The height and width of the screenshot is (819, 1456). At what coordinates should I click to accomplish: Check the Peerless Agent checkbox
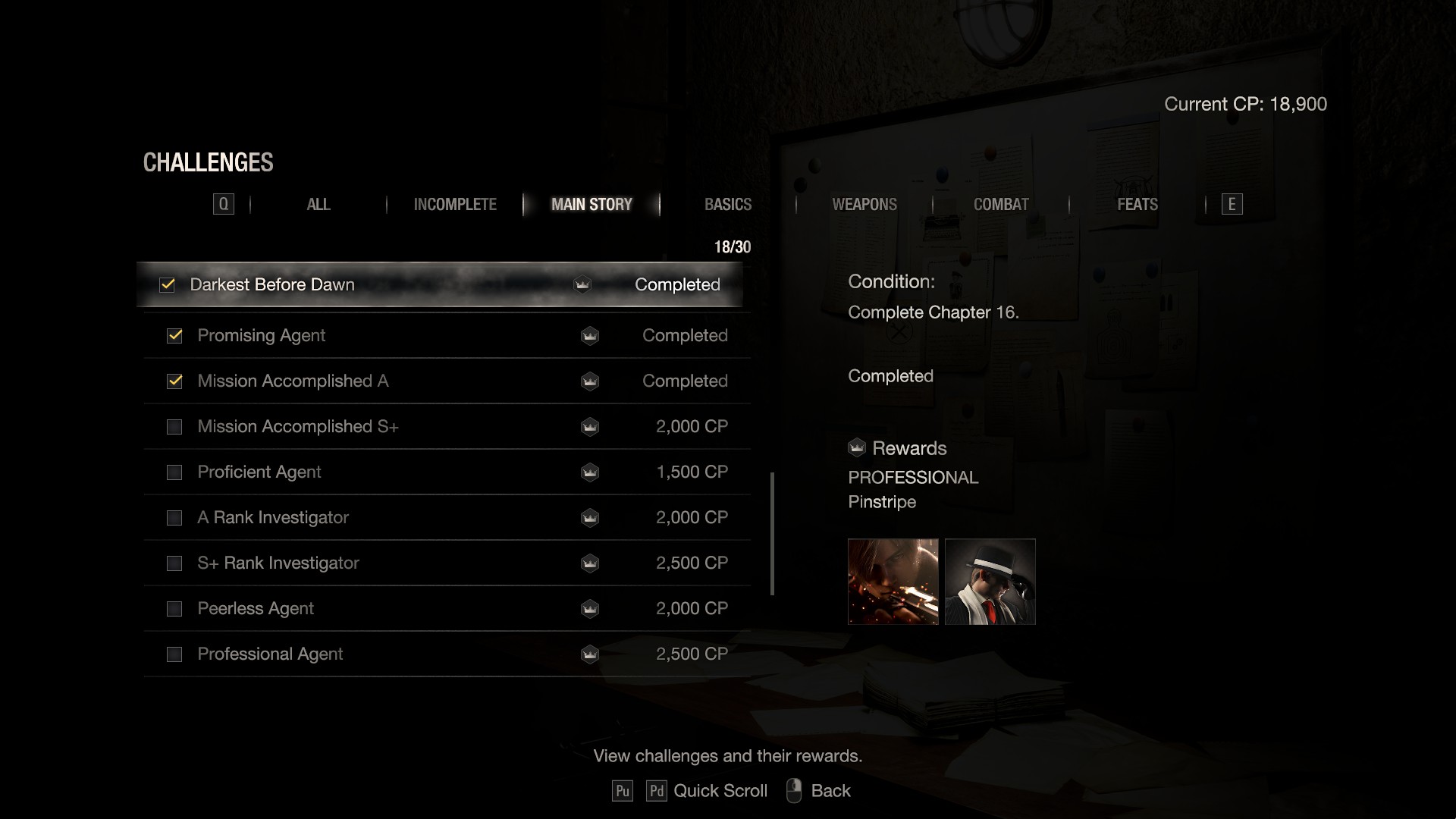click(x=174, y=608)
